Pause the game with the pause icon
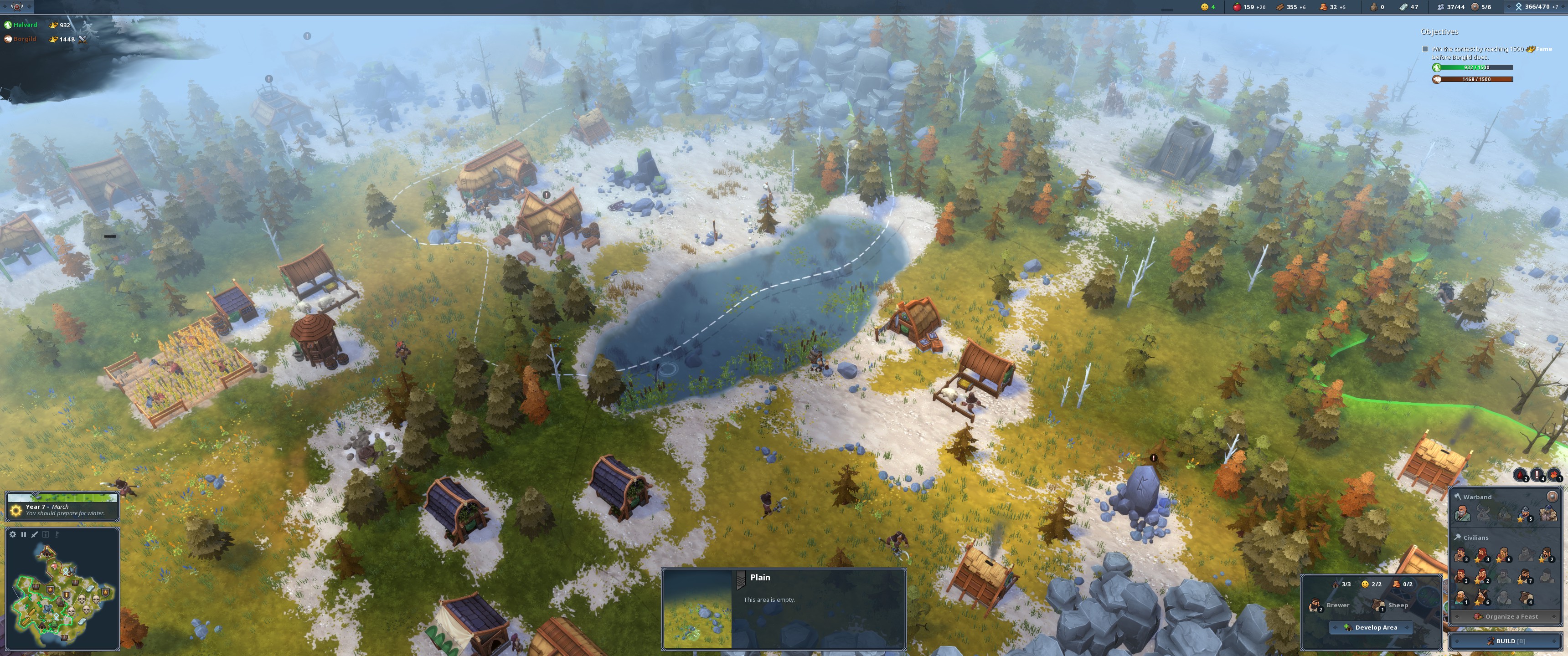Image resolution: width=1568 pixels, height=656 pixels. (24, 534)
